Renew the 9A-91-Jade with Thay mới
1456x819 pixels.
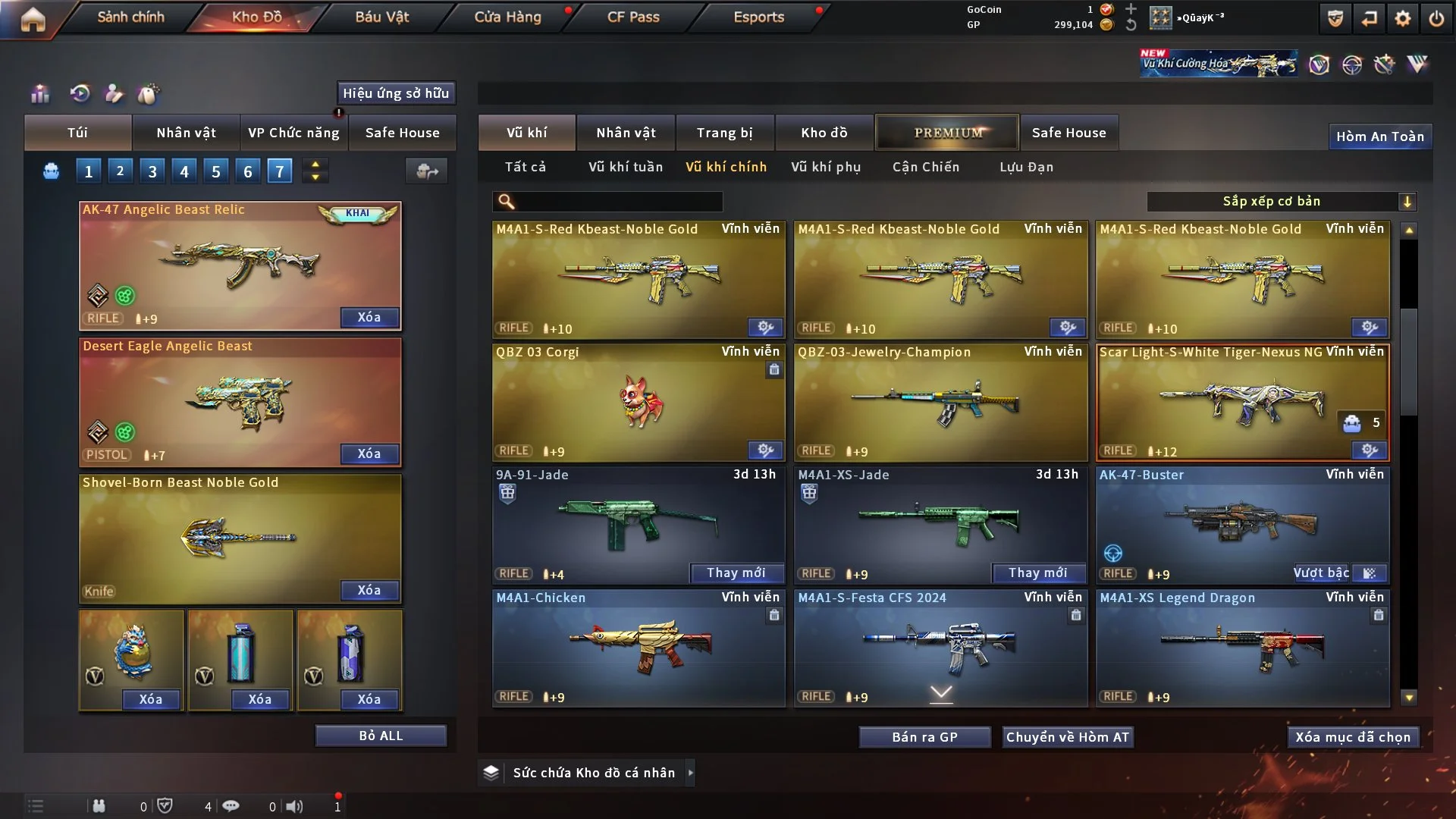coord(736,573)
